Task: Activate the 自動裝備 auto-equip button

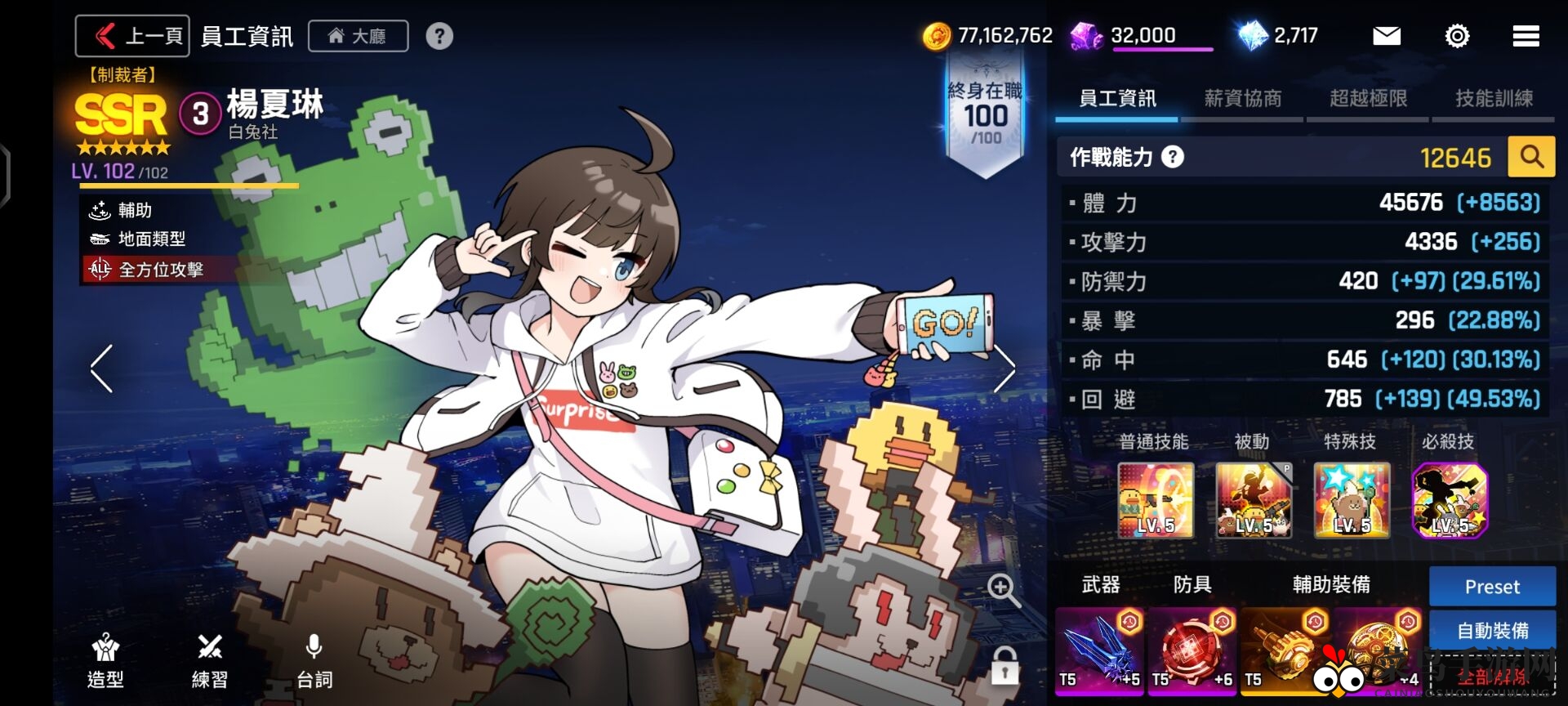Action: (1492, 631)
